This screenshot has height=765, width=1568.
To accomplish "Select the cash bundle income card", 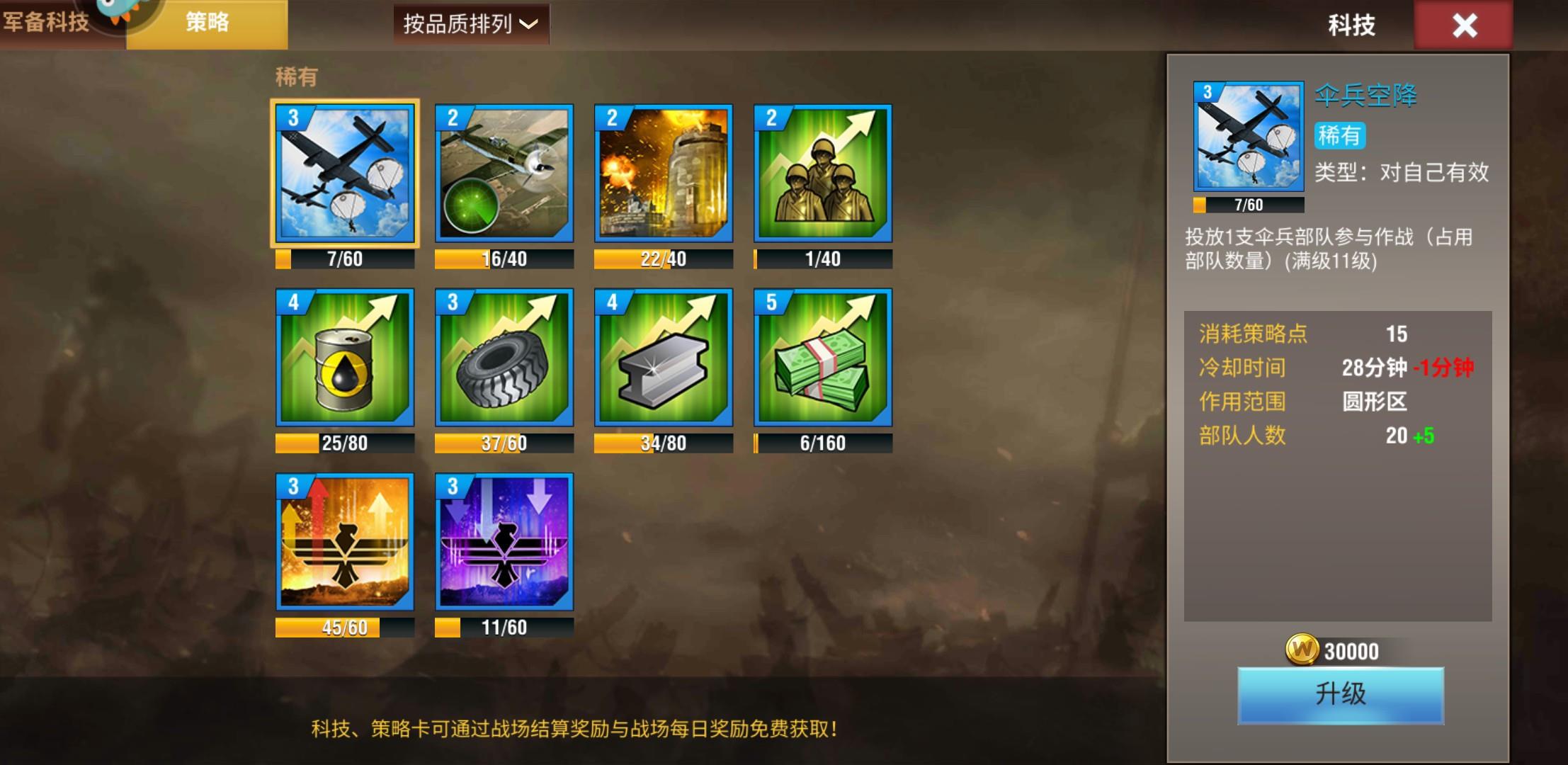I will coord(823,358).
